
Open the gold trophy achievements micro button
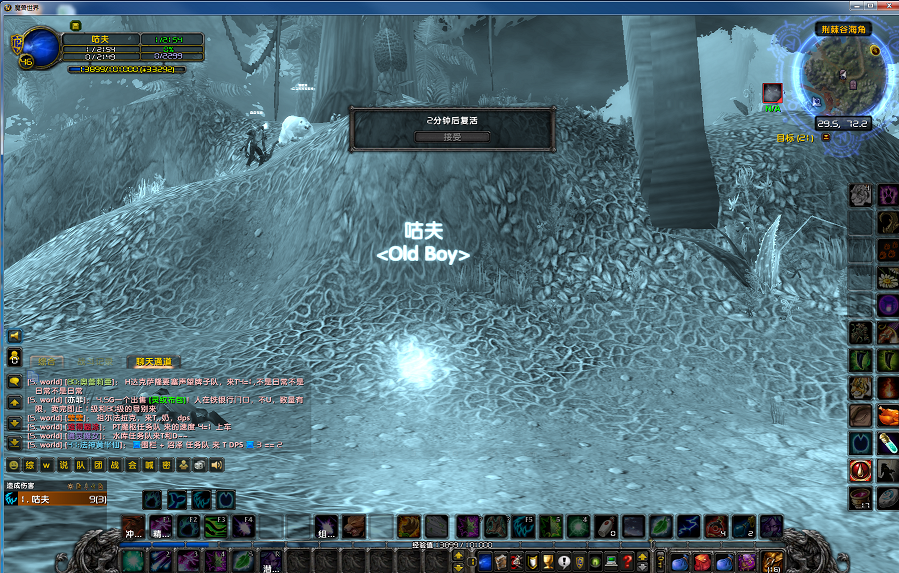pos(548,562)
